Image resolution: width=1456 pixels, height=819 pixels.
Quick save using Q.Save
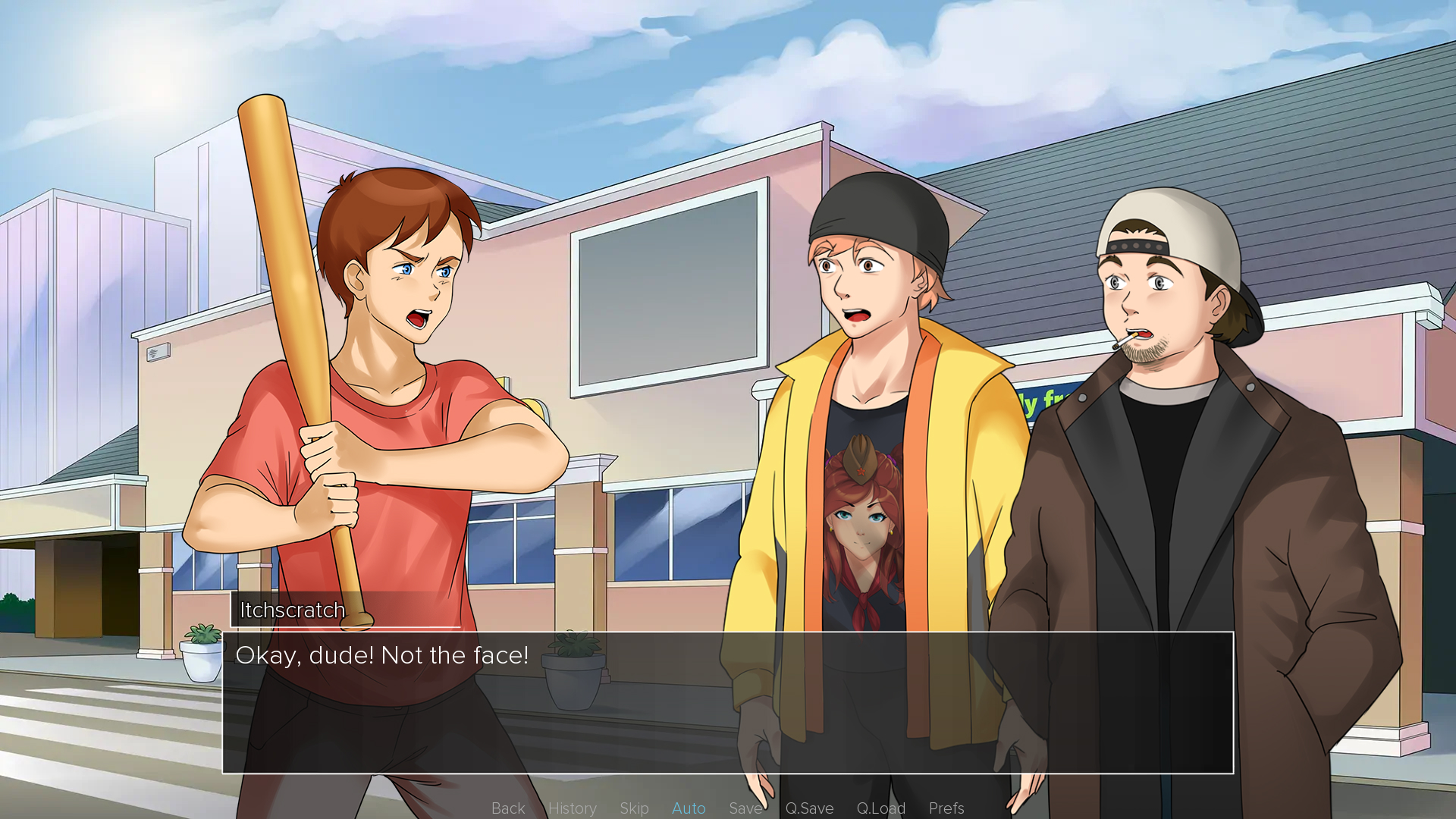pos(810,808)
